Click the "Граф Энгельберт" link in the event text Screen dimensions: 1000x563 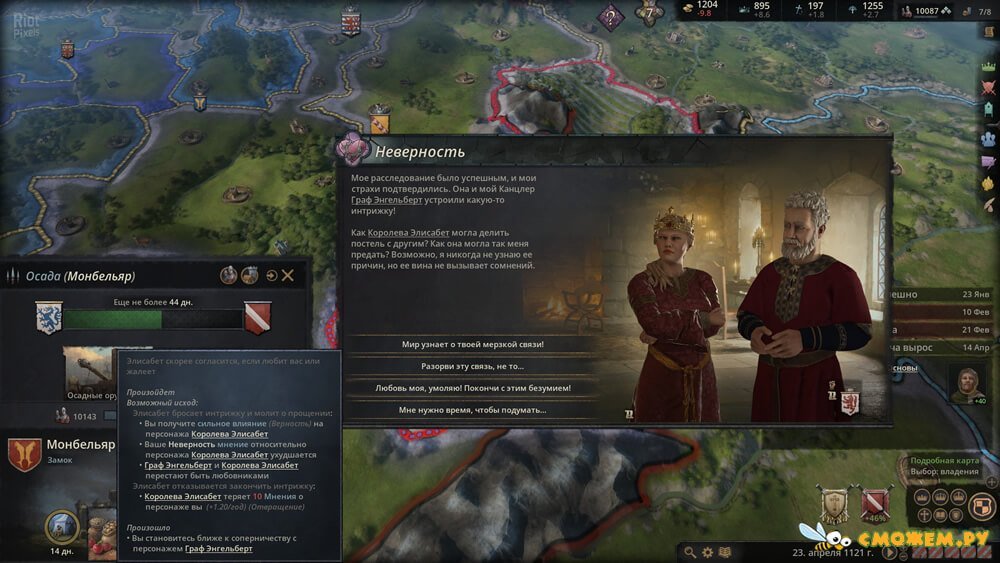pos(384,200)
